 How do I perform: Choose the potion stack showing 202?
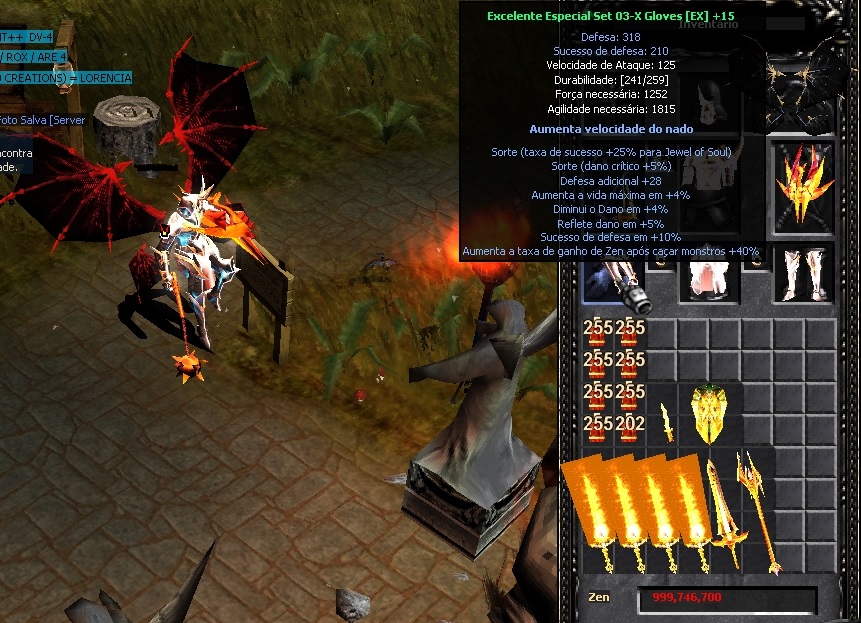point(630,425)
